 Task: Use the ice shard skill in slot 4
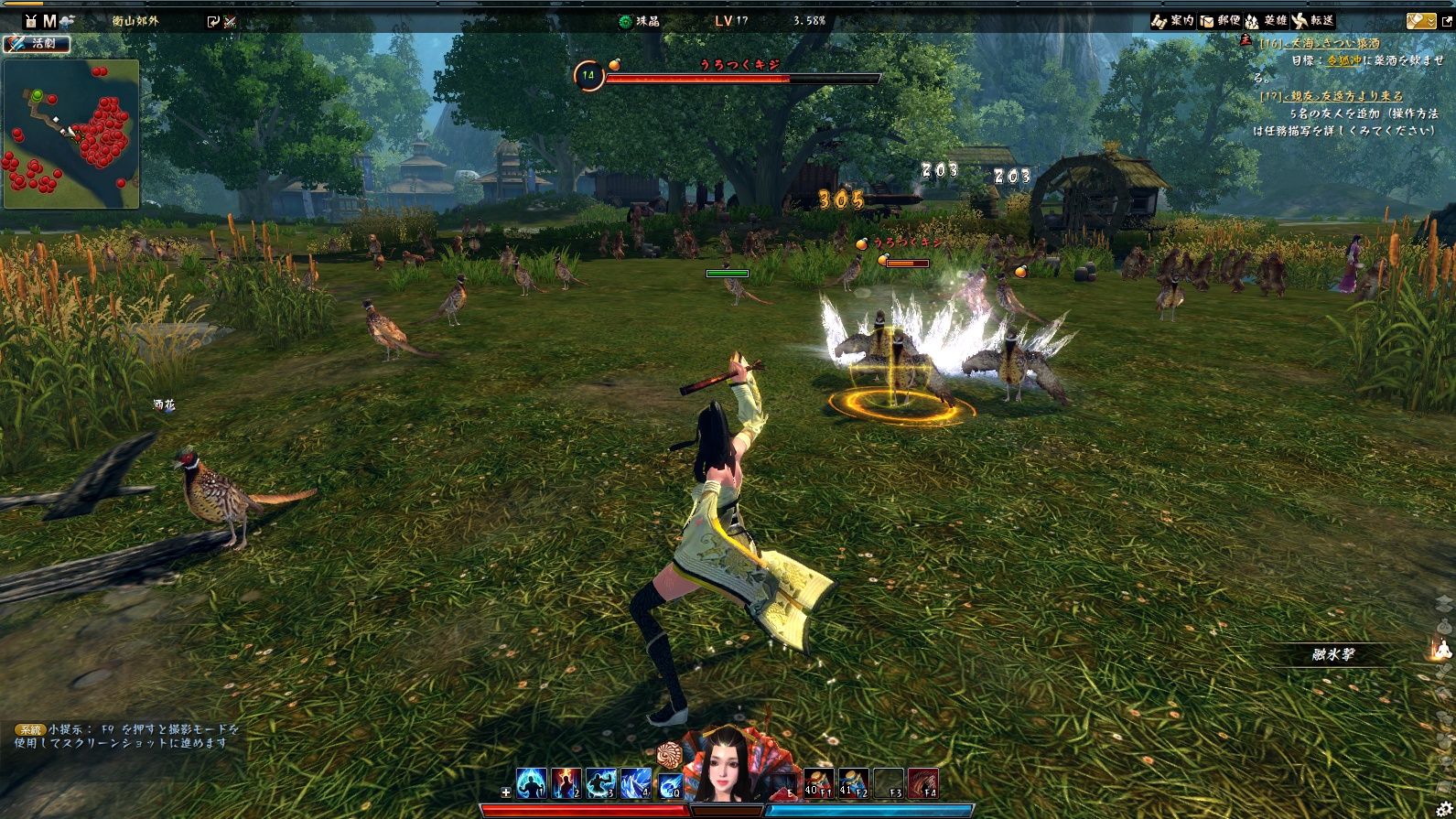636,783
